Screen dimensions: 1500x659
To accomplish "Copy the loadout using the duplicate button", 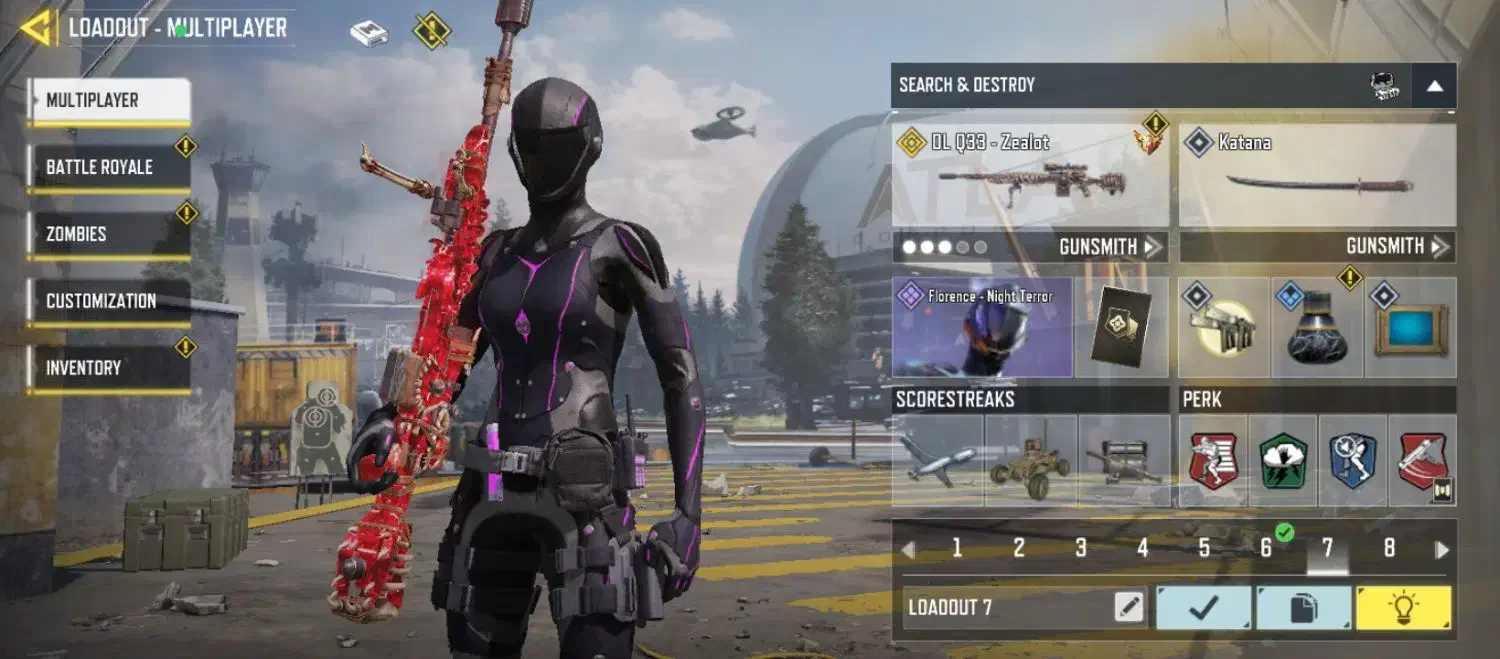I will coord(1304,608).
